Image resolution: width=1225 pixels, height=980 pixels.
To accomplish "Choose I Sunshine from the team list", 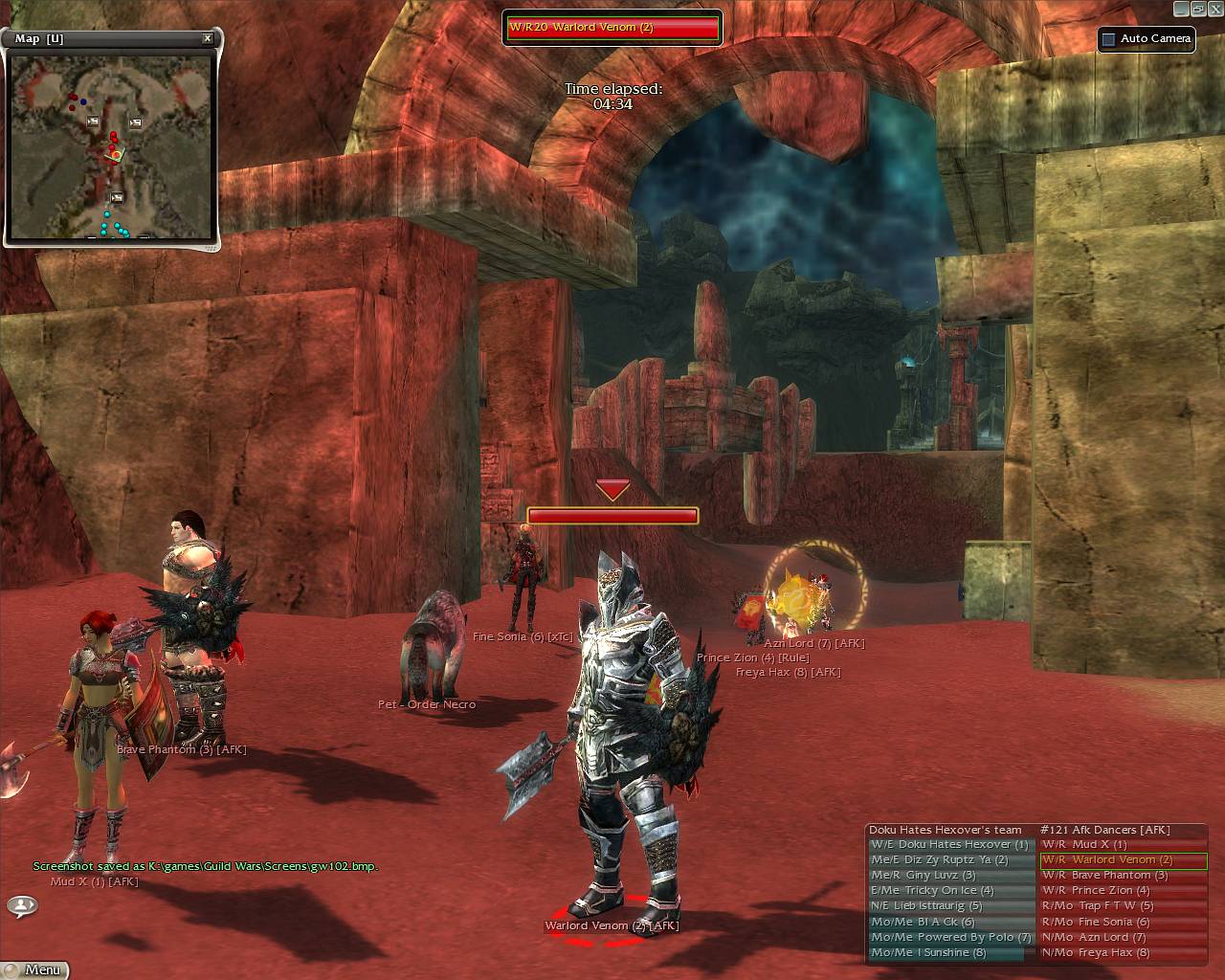I will click(x=949, y=953).
